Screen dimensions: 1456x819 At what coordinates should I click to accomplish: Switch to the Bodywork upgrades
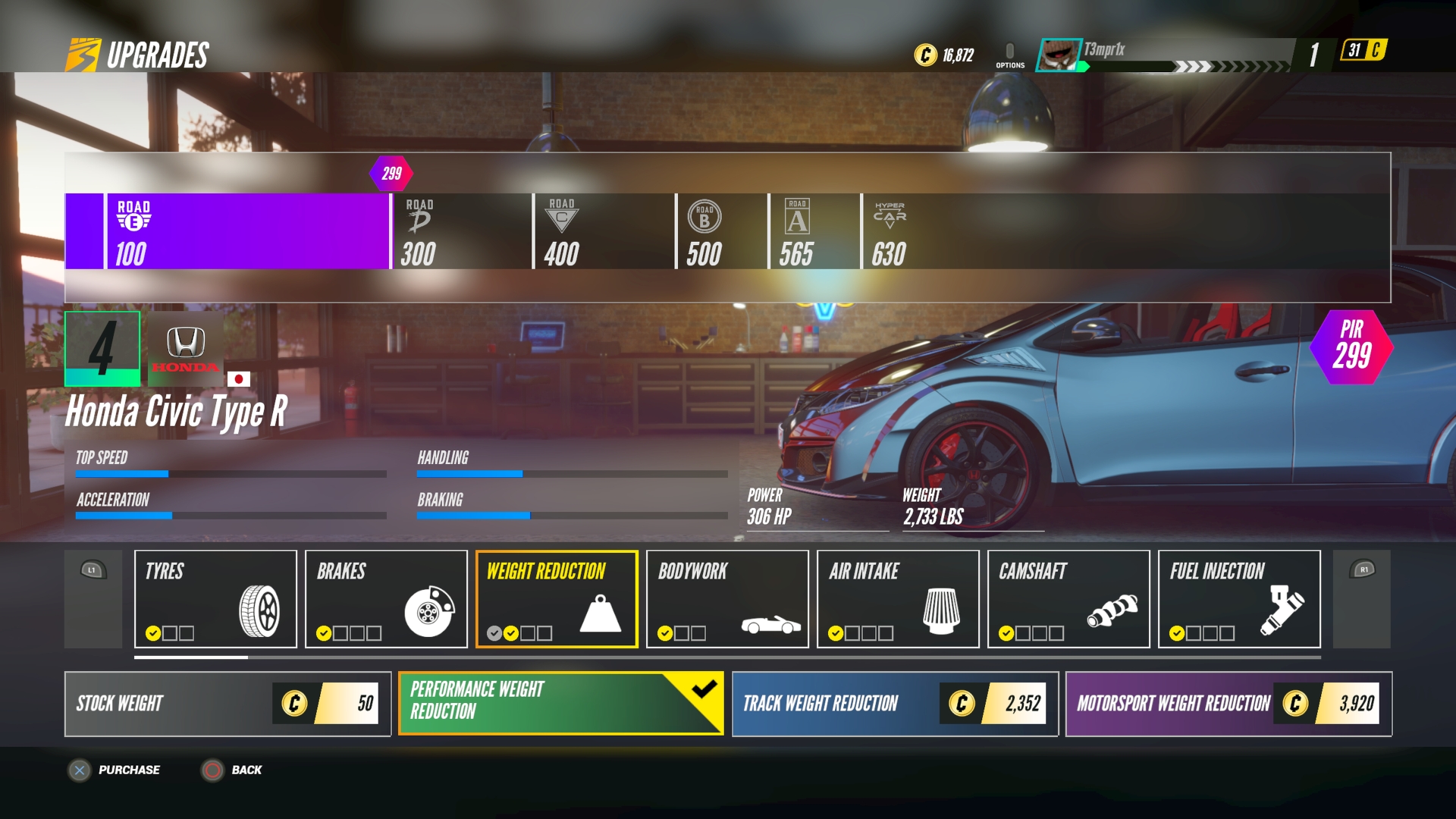pos(727,599)
